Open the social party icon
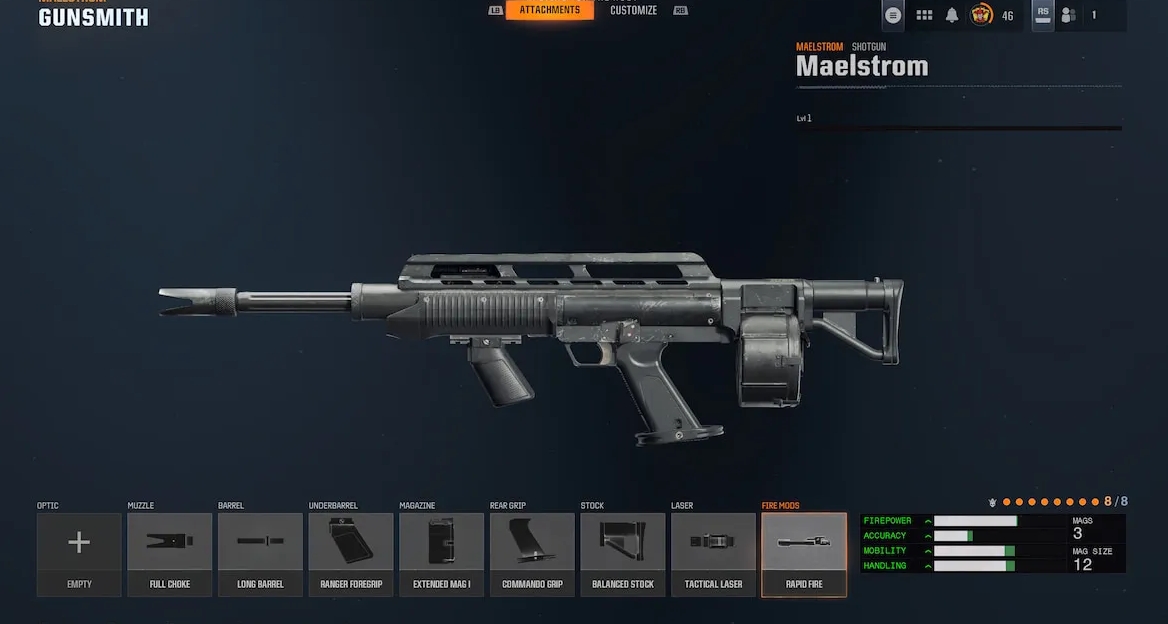 click(1068, 15)
